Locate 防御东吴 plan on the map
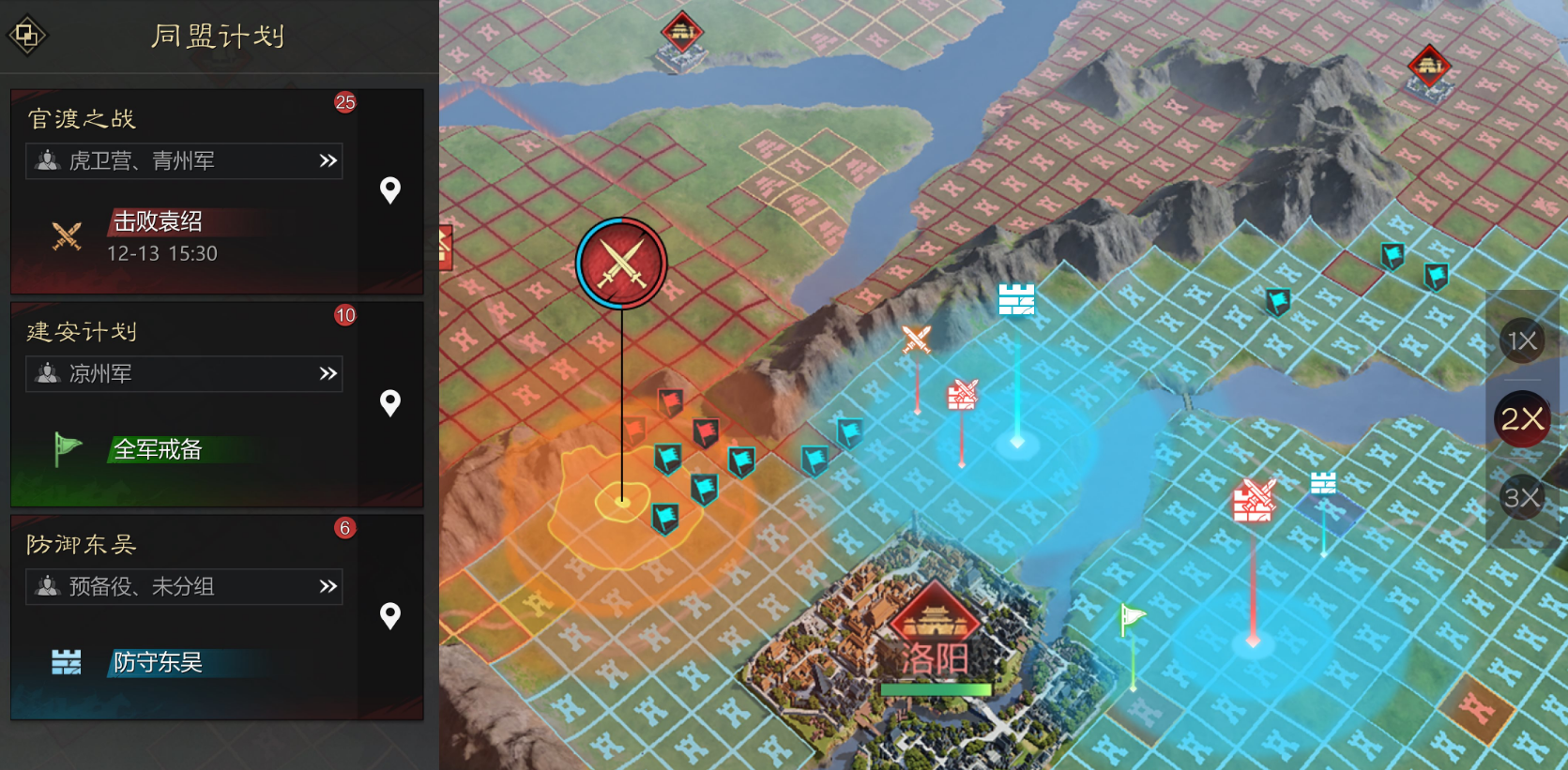Image resolution: width=1568 pixels, height=770 pixels. coord(390,616)
